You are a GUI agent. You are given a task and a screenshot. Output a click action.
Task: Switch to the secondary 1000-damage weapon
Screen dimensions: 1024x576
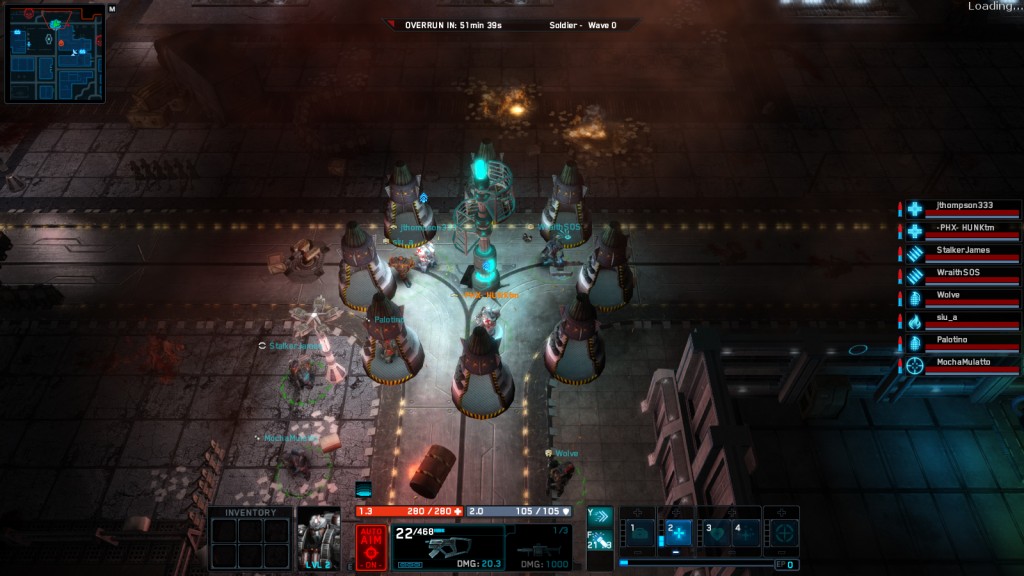tap(544, 547)
